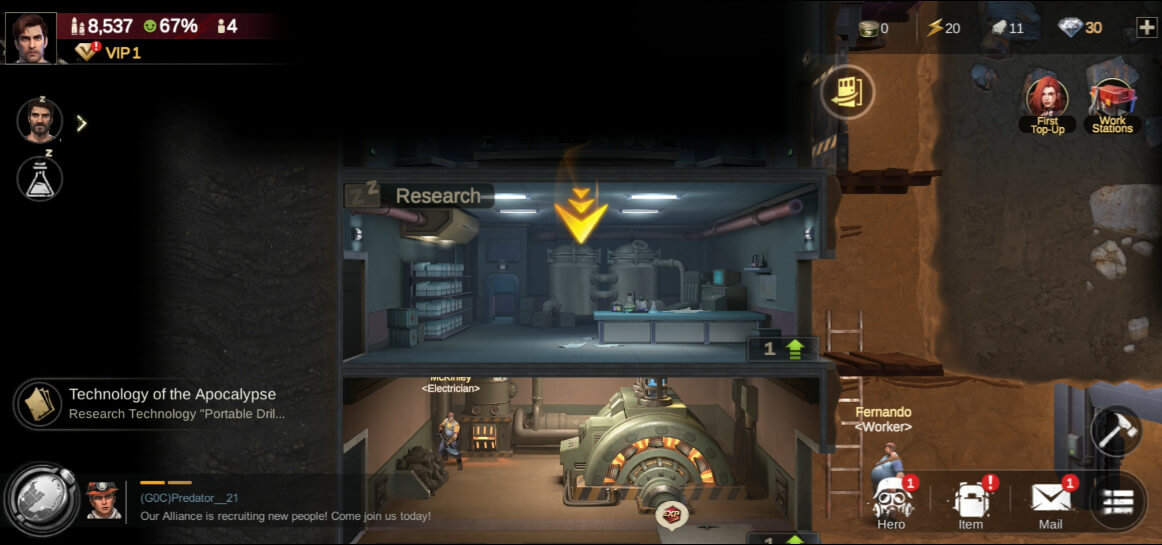
Task: Add more diamonds with plus button
Action: (1146, 28)
